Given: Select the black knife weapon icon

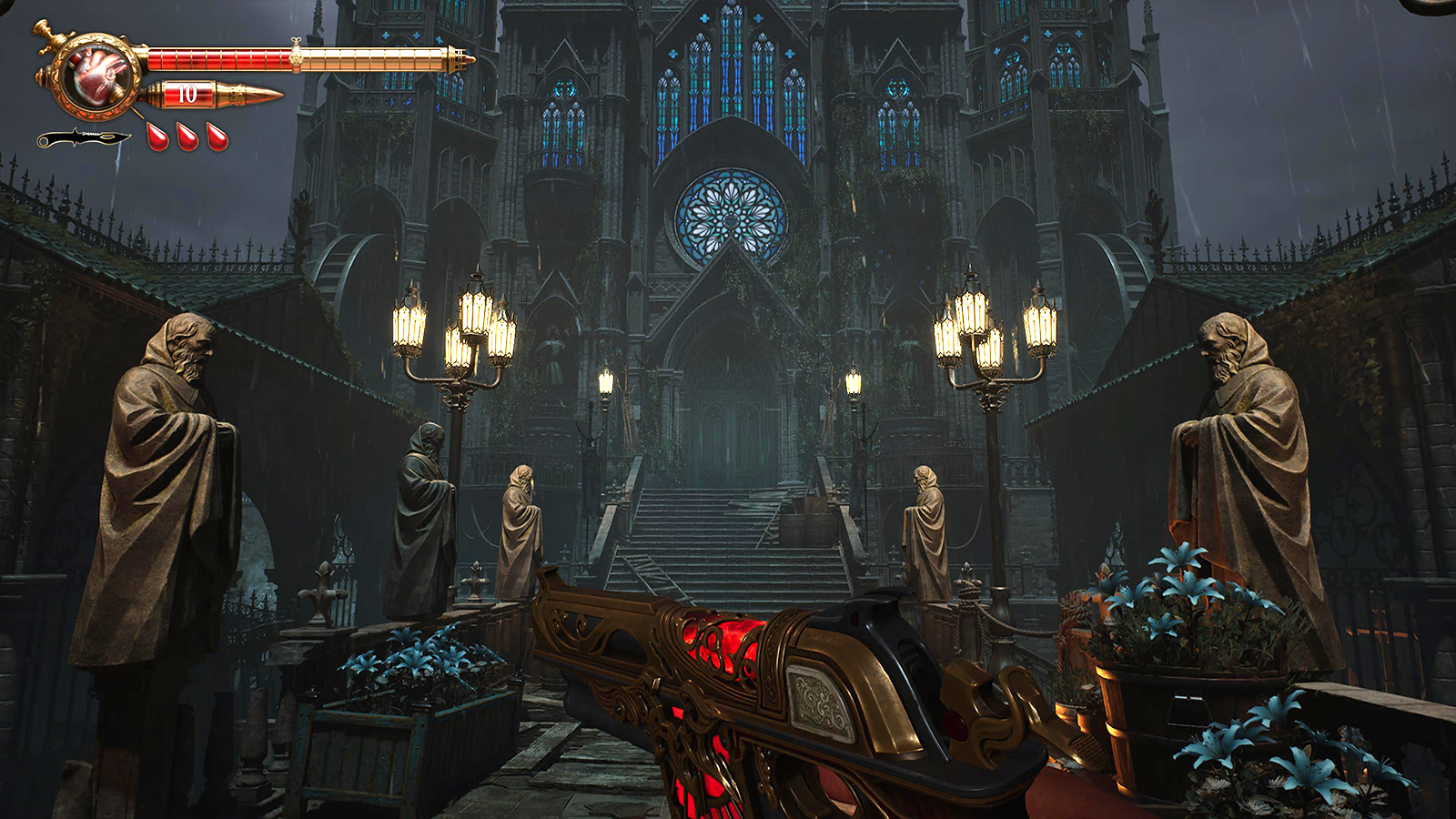Looking at the screenshot, I should [82, 138].
